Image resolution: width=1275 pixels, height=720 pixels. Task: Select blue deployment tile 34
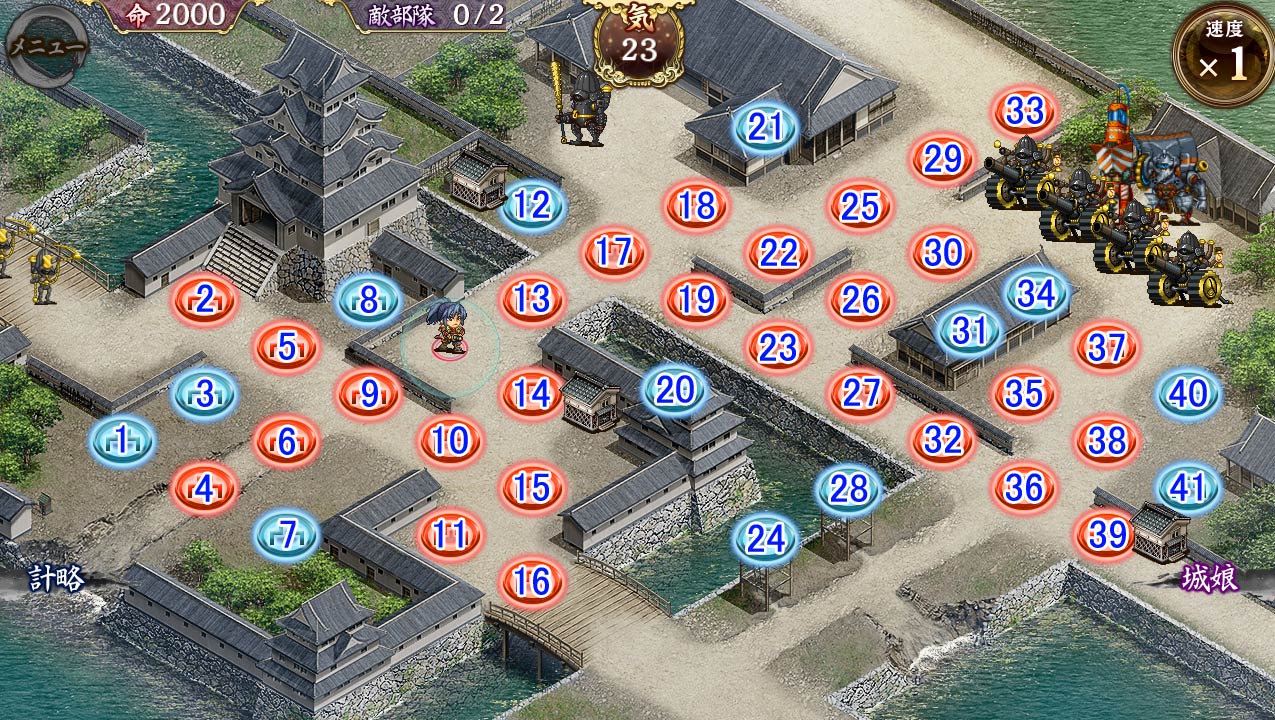[x=1036, y=295]
